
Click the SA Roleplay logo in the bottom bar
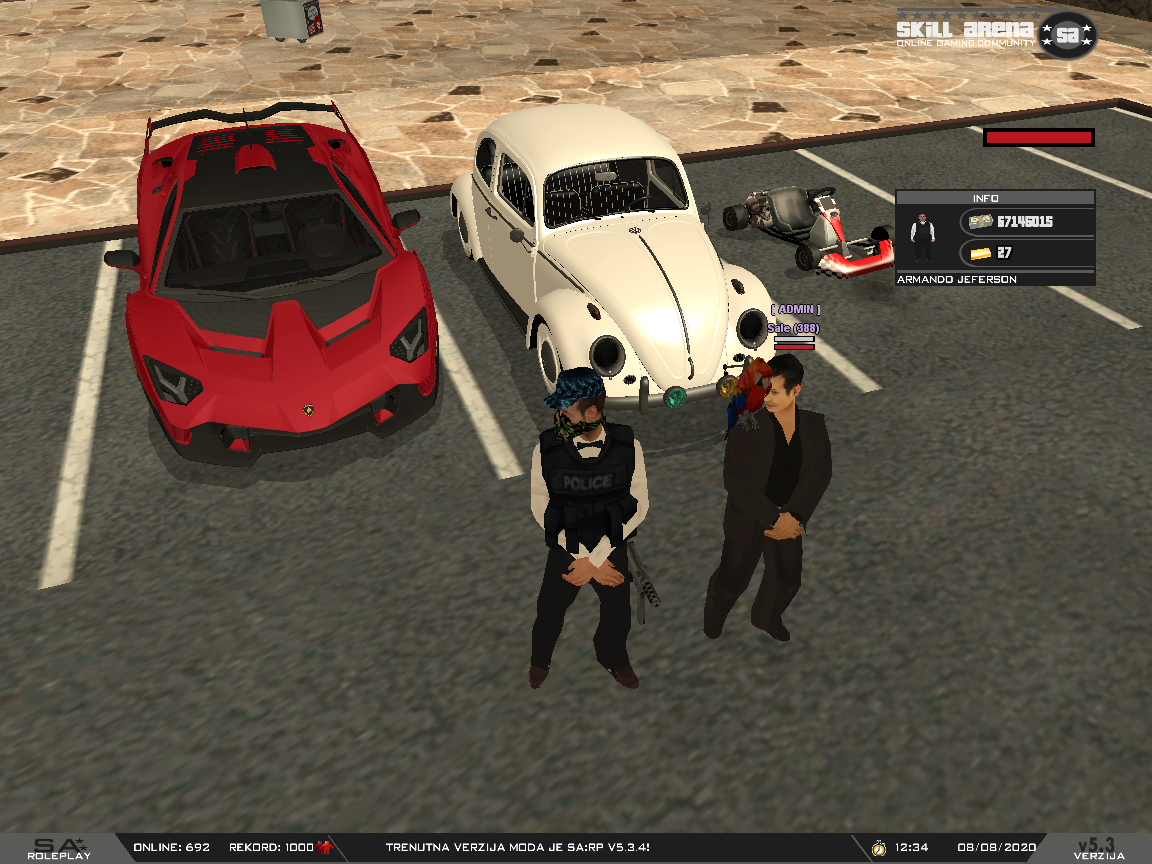tap(59, 849)
